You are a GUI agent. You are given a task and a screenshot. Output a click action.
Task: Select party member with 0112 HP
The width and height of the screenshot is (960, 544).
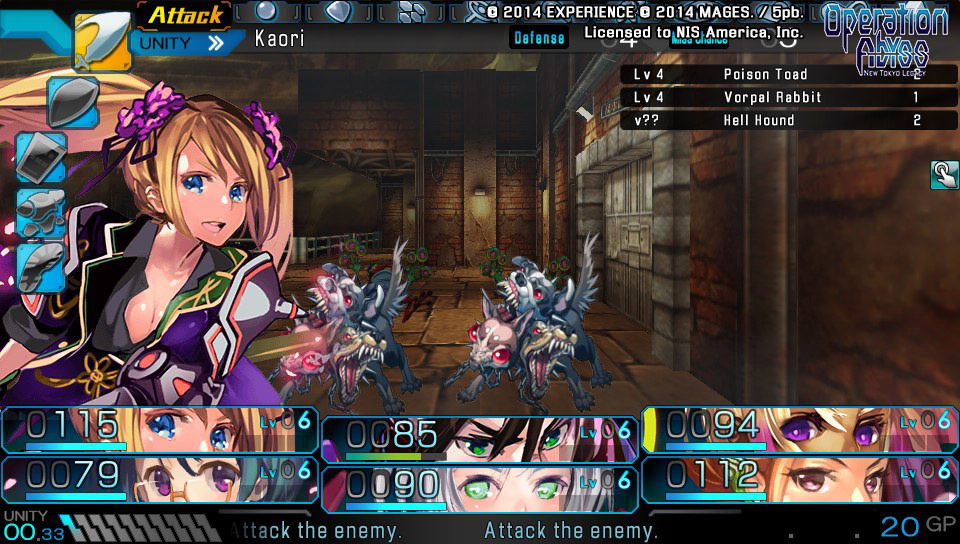click(799, 478)
